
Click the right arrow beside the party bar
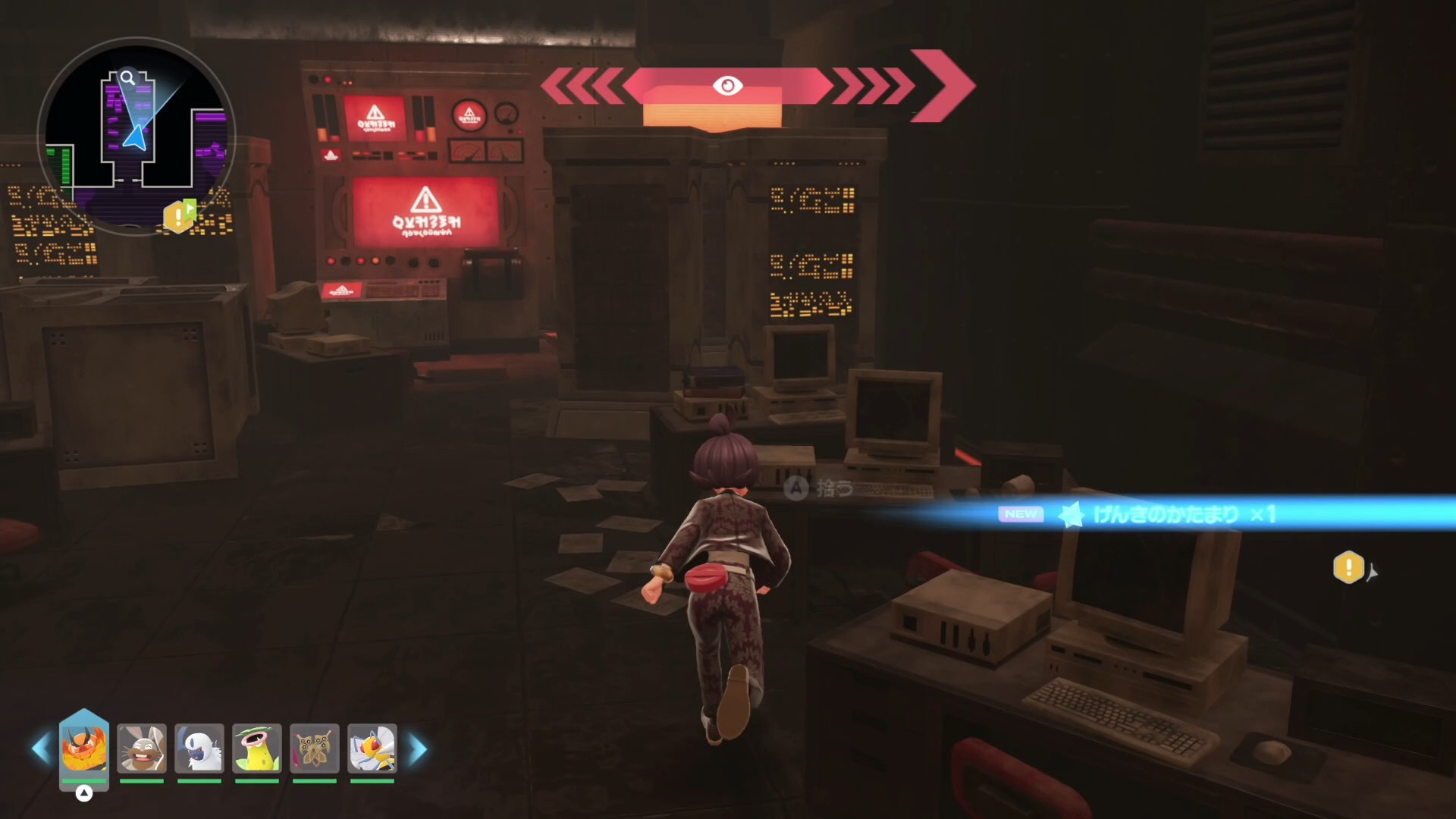418,748
